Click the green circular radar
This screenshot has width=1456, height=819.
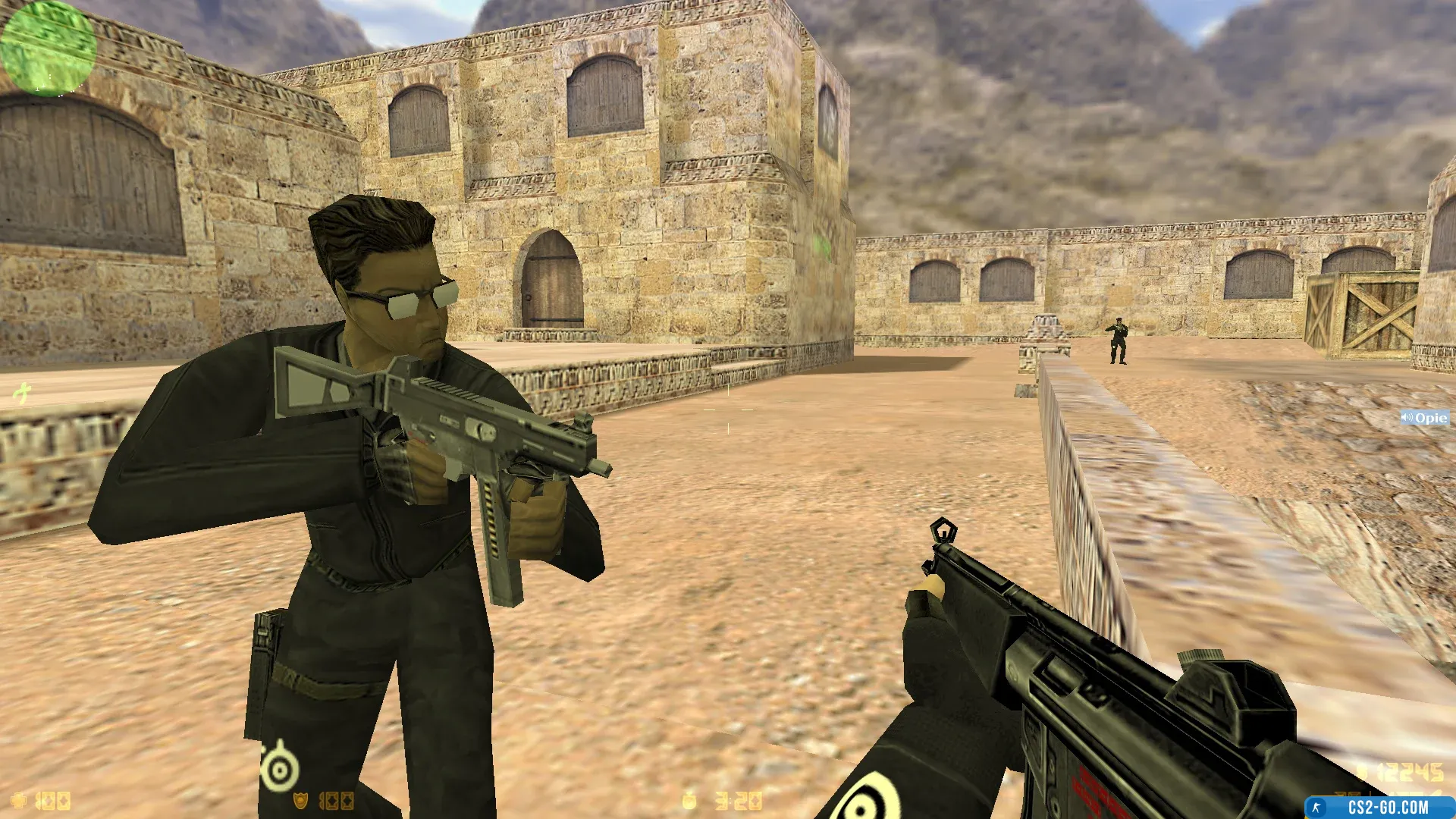[x=48, y=48]
